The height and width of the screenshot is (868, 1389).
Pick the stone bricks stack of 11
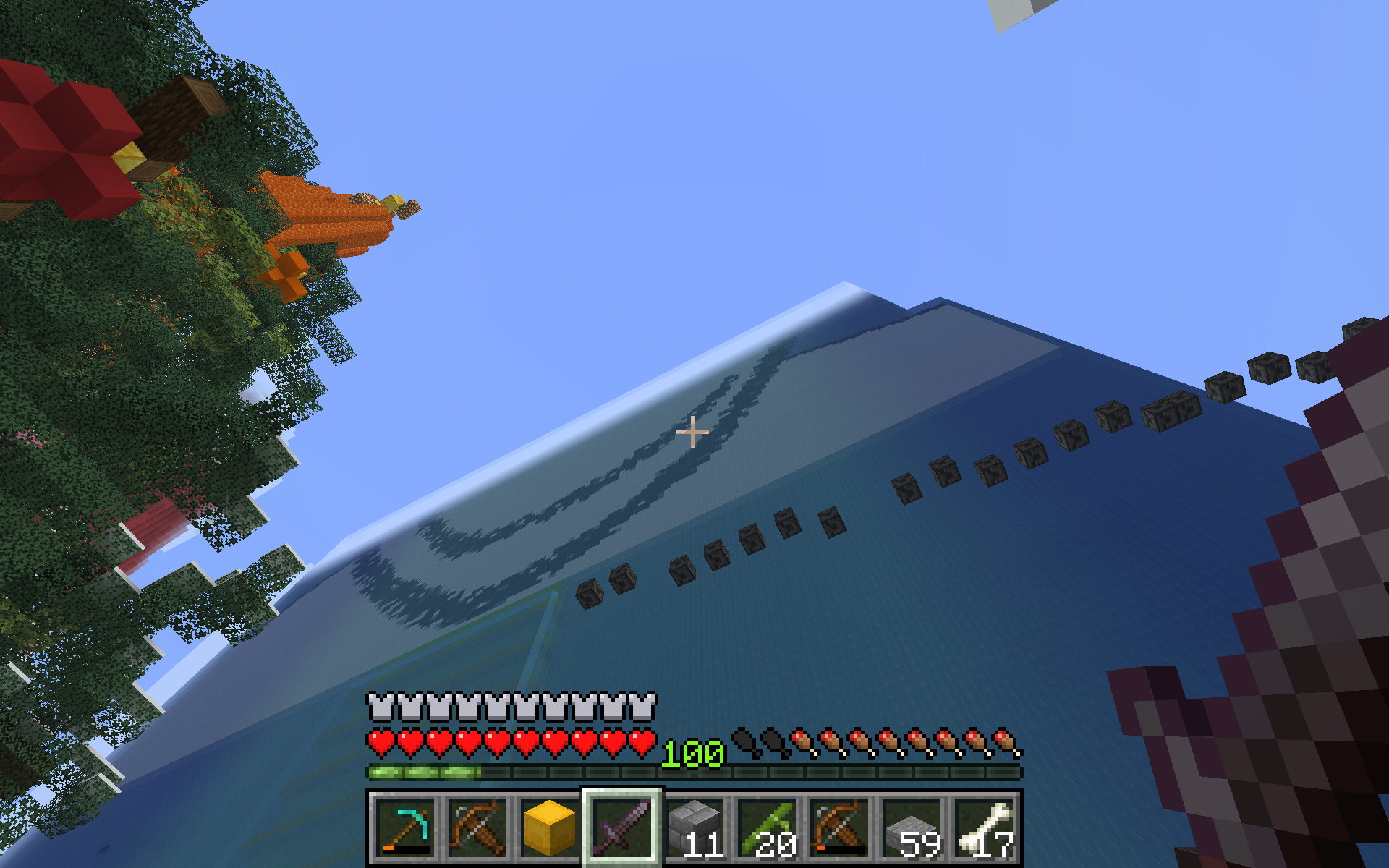click(x=694, y=827)
